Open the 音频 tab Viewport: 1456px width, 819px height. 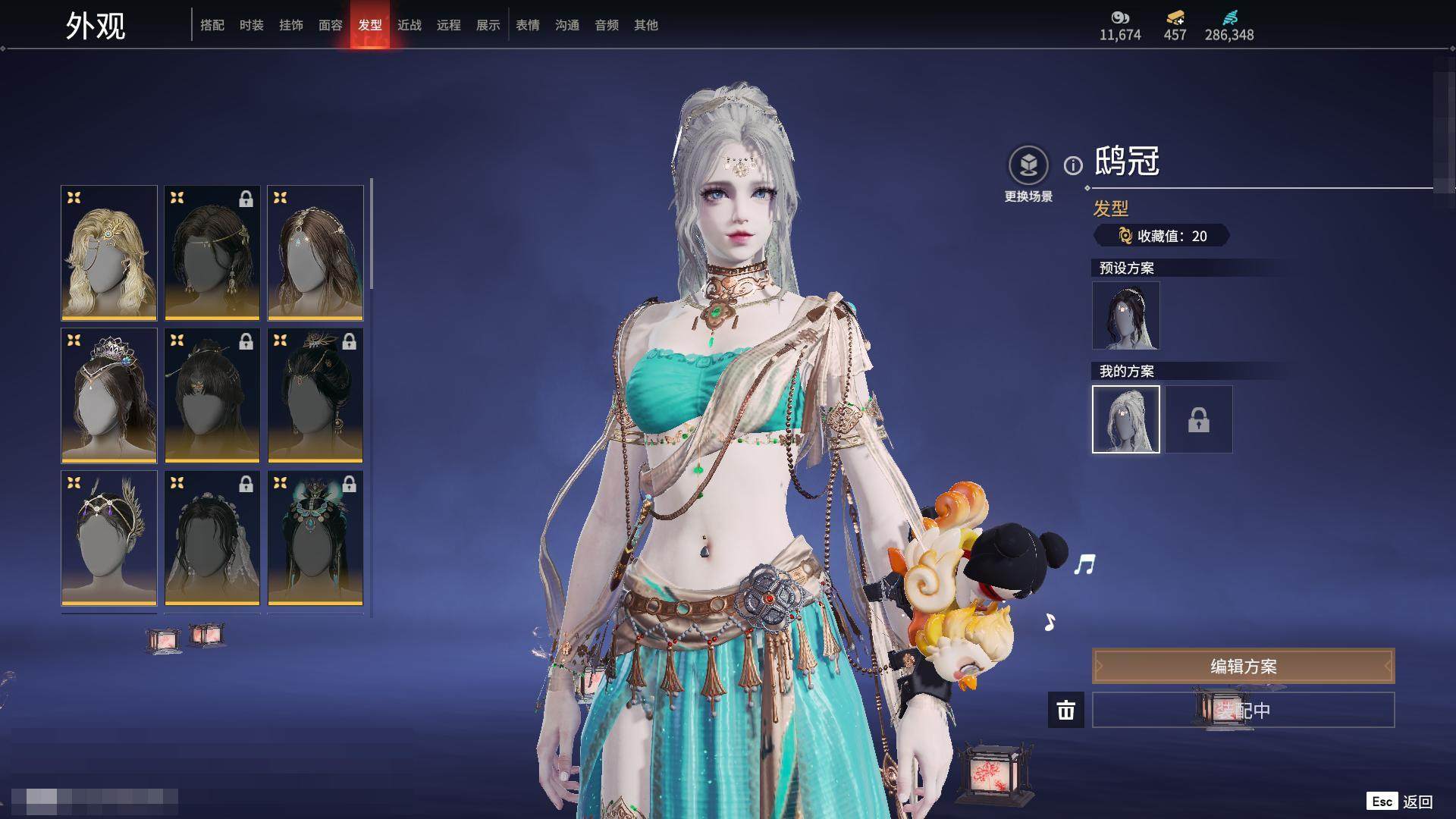coord(607,25)
